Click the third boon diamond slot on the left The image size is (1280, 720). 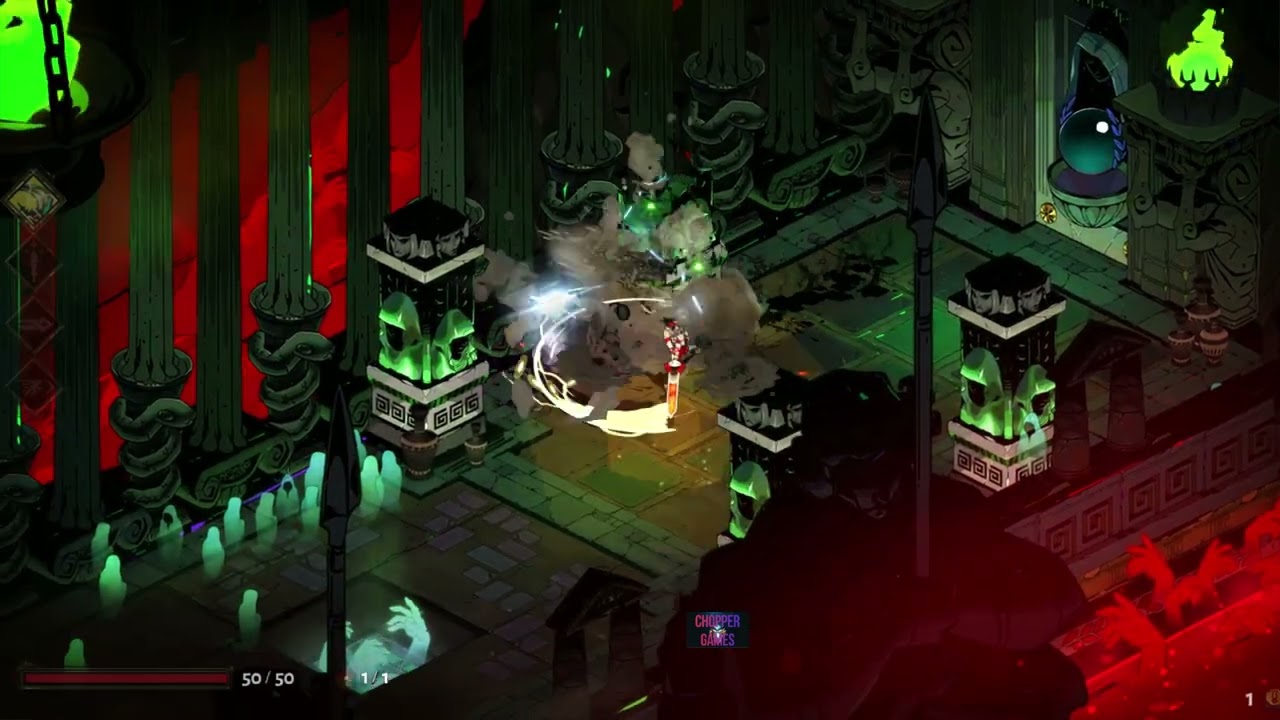[35, 386]
